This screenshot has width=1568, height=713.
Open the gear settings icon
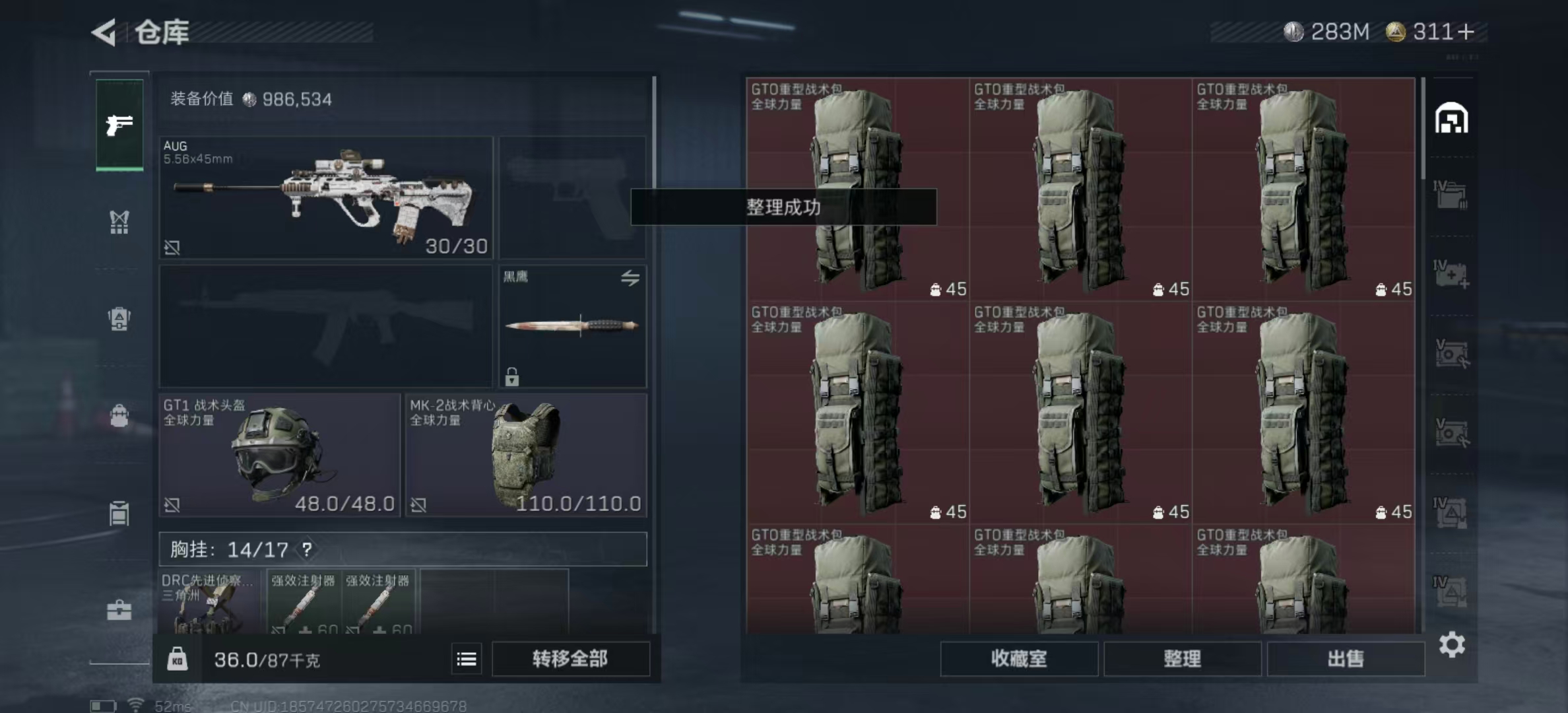click(x=1452, y=644)
